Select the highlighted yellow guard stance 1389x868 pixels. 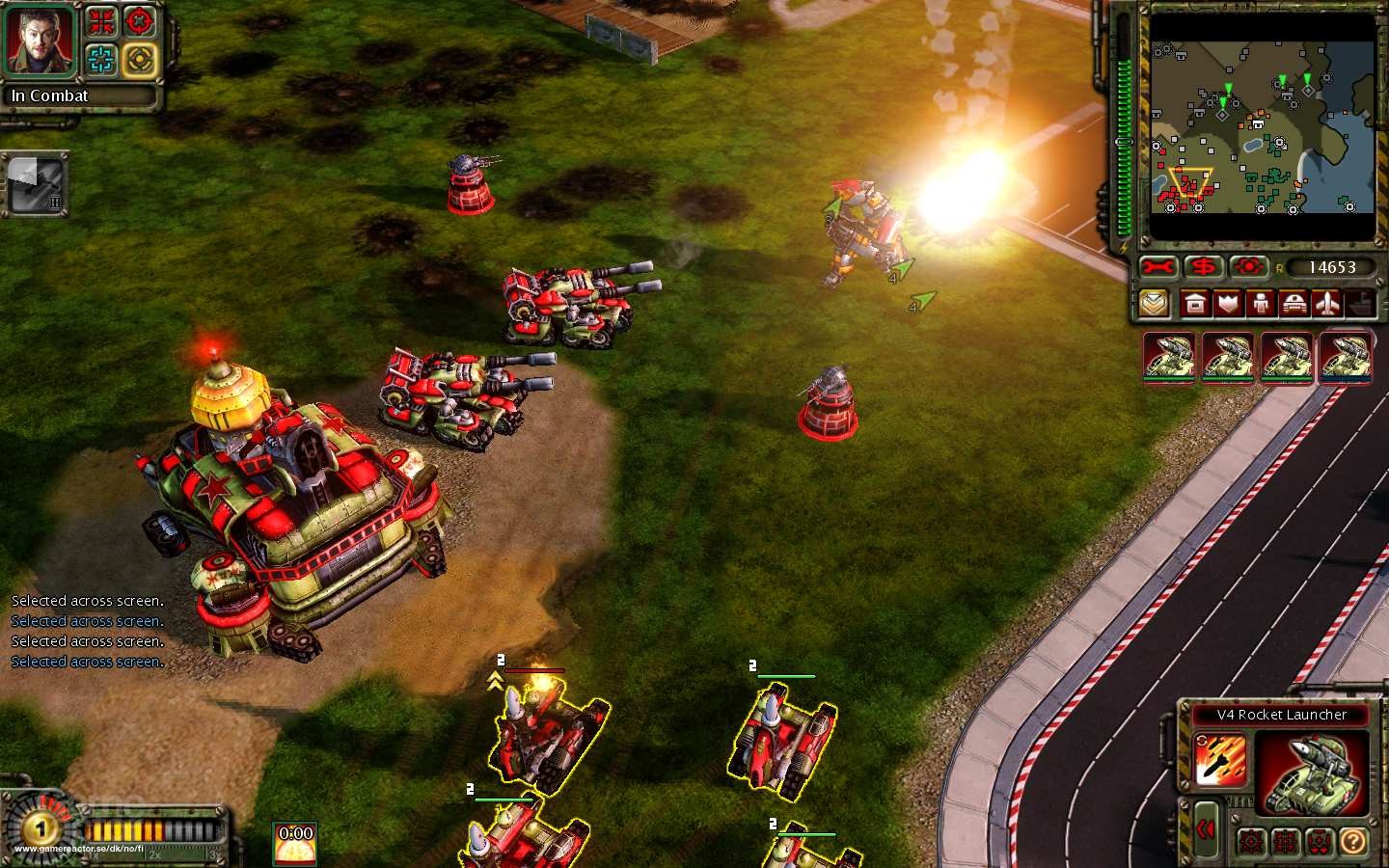click(140, 59)
